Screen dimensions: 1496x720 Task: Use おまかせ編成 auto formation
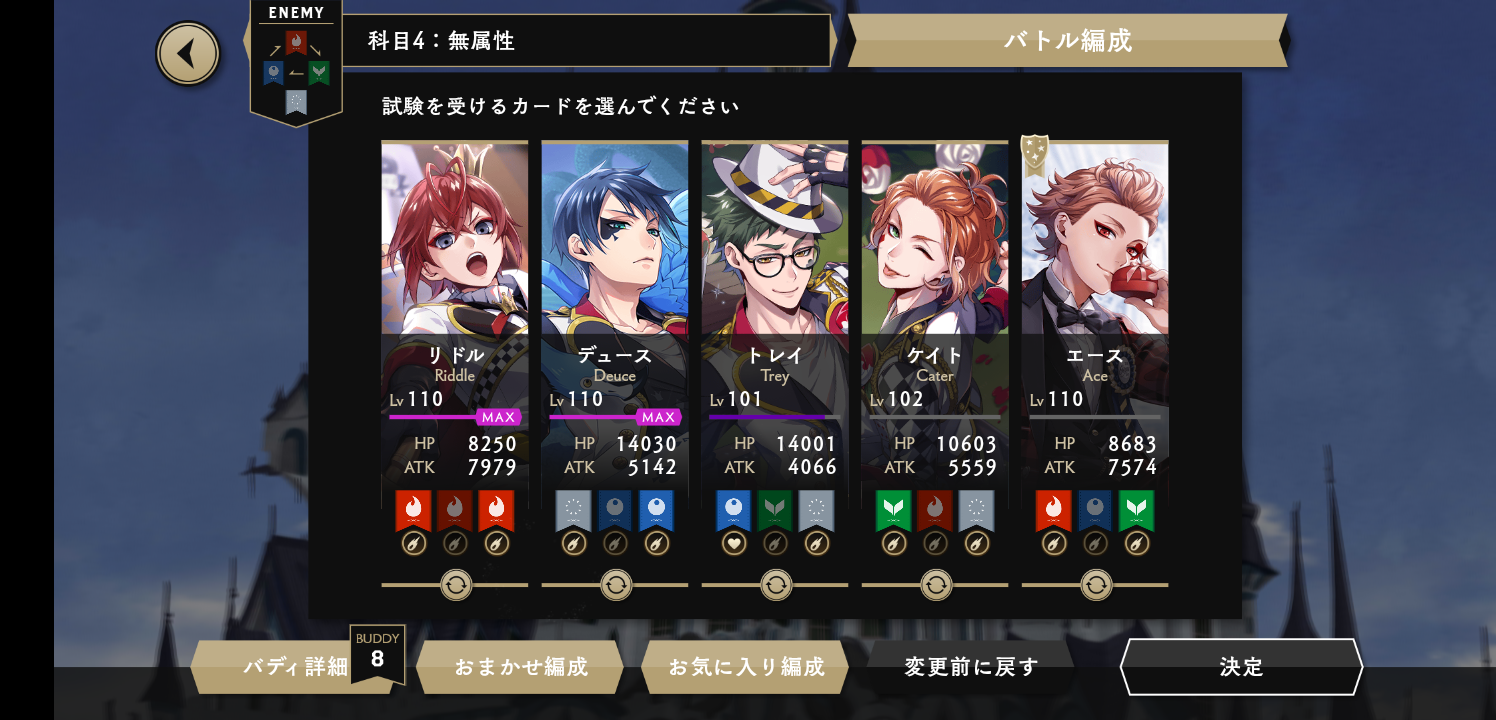[x=520, y=667]
